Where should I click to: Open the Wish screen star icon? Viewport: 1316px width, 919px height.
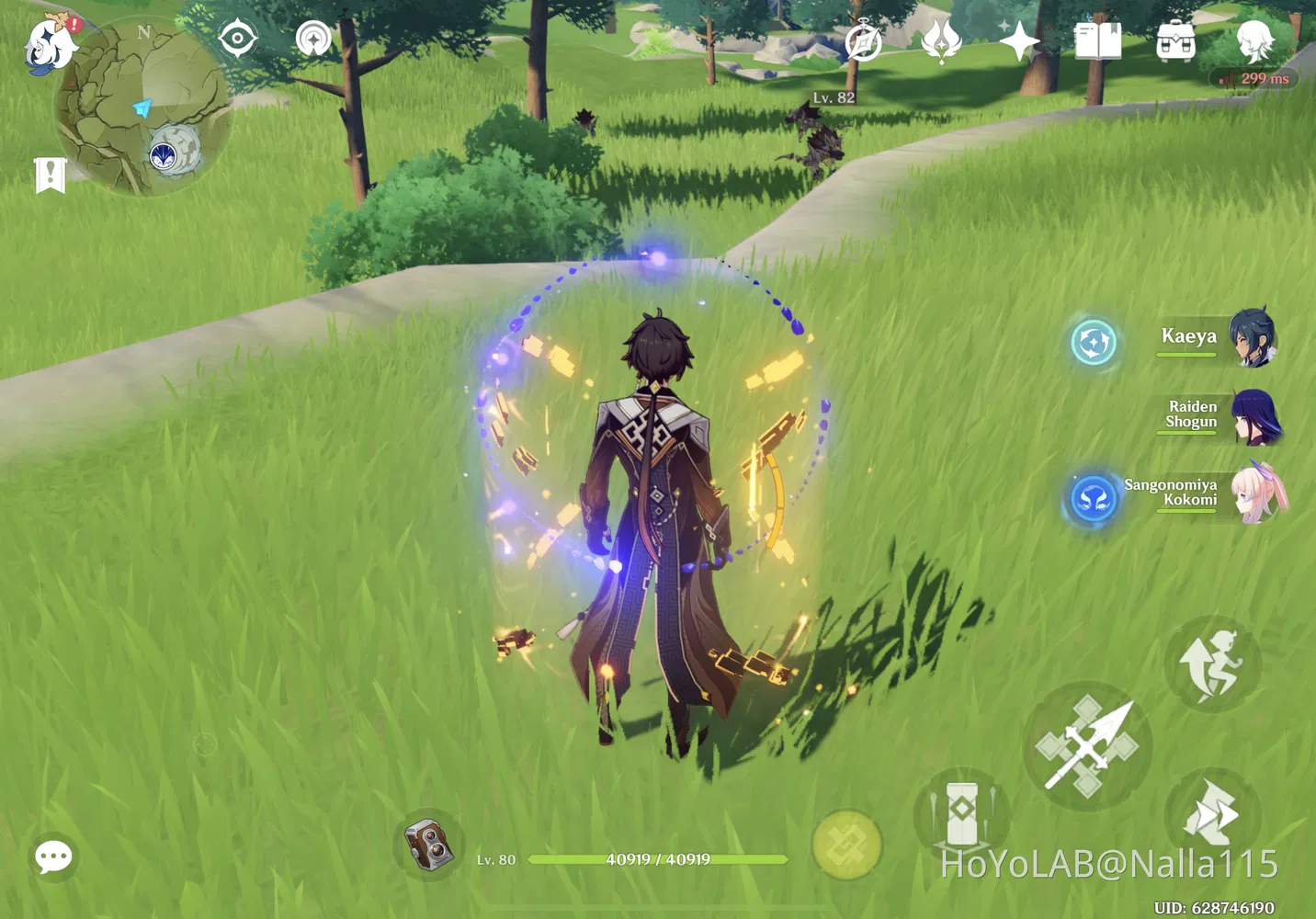pos(1020,40)
